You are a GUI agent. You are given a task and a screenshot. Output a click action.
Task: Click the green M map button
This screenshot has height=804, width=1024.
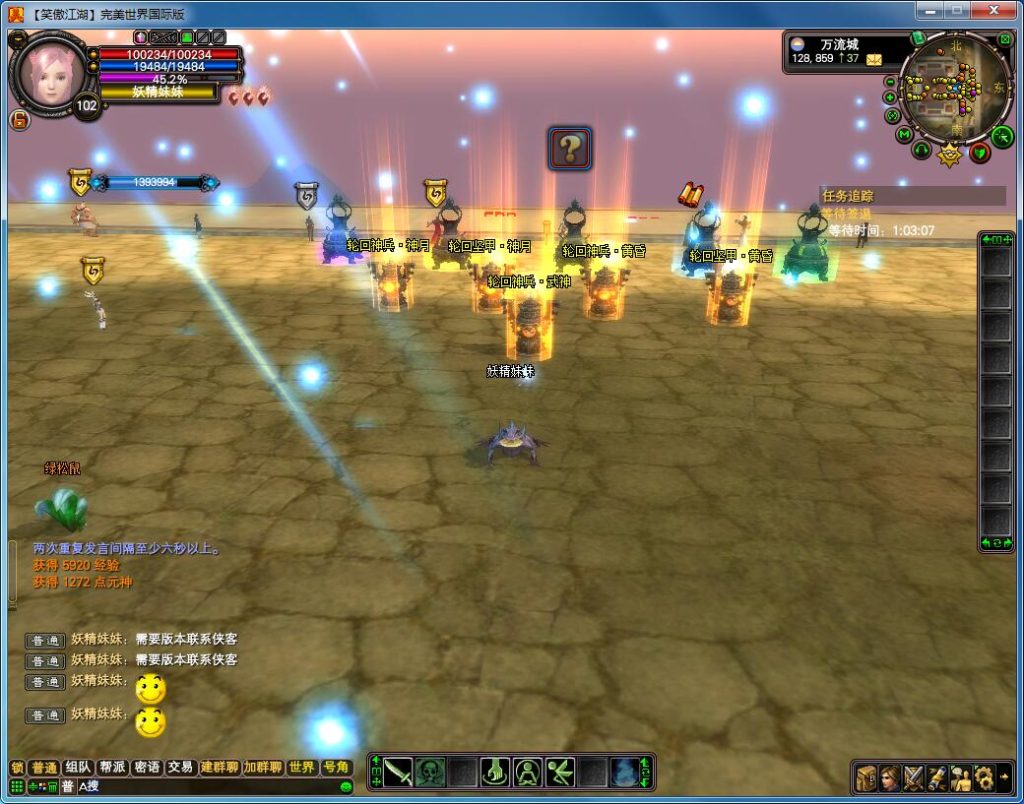pos(904,135)
